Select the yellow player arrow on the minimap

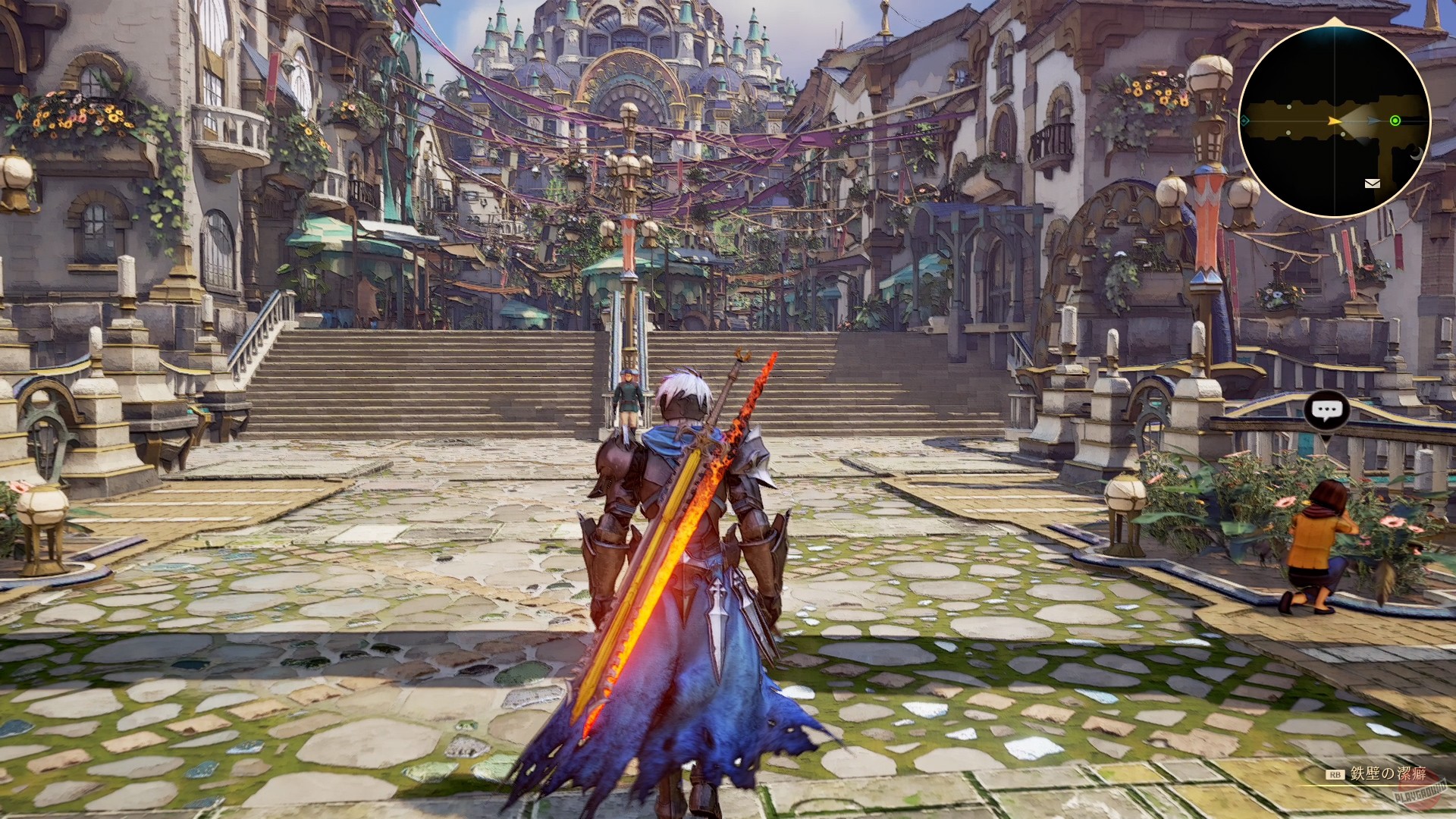(x=1334, y=121)
